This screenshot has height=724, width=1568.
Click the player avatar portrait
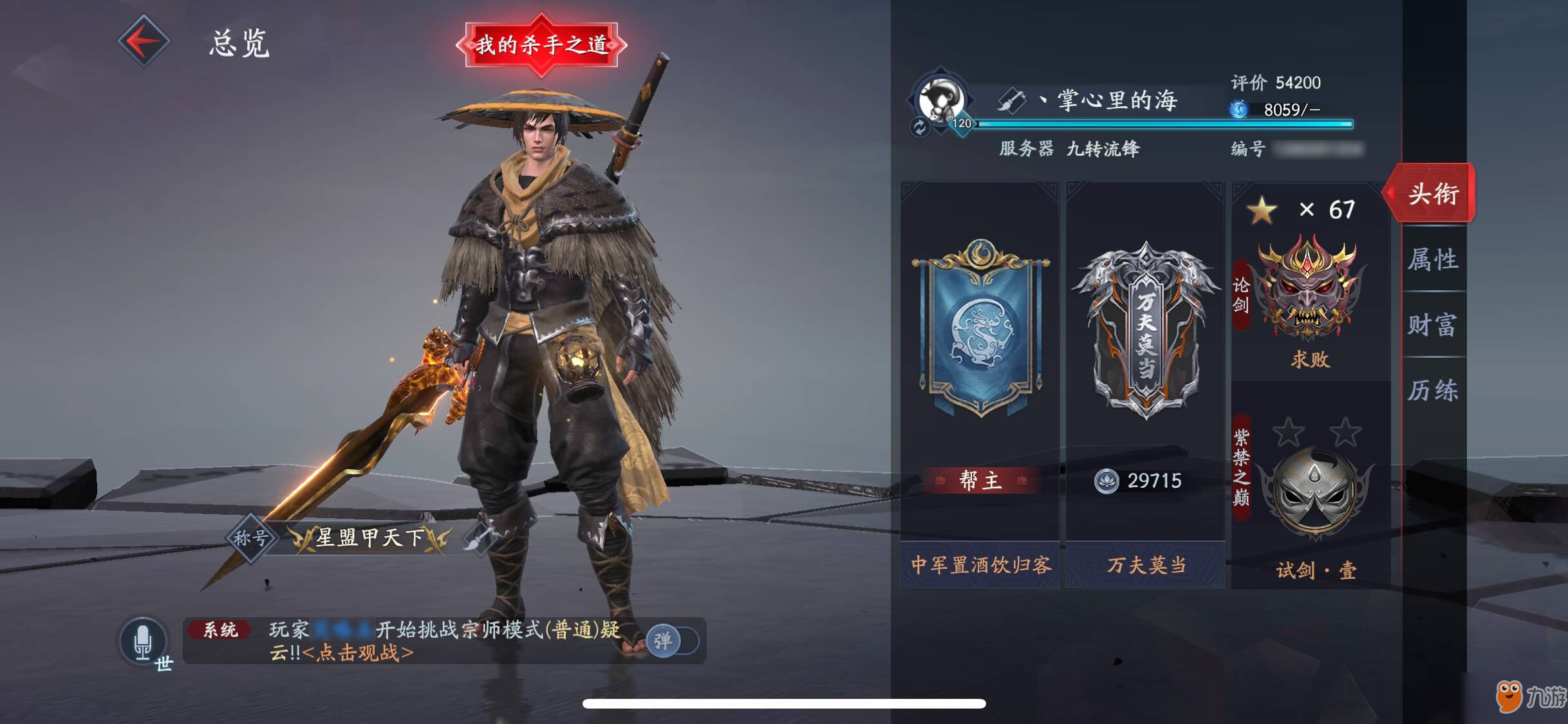tap(941, 100)
